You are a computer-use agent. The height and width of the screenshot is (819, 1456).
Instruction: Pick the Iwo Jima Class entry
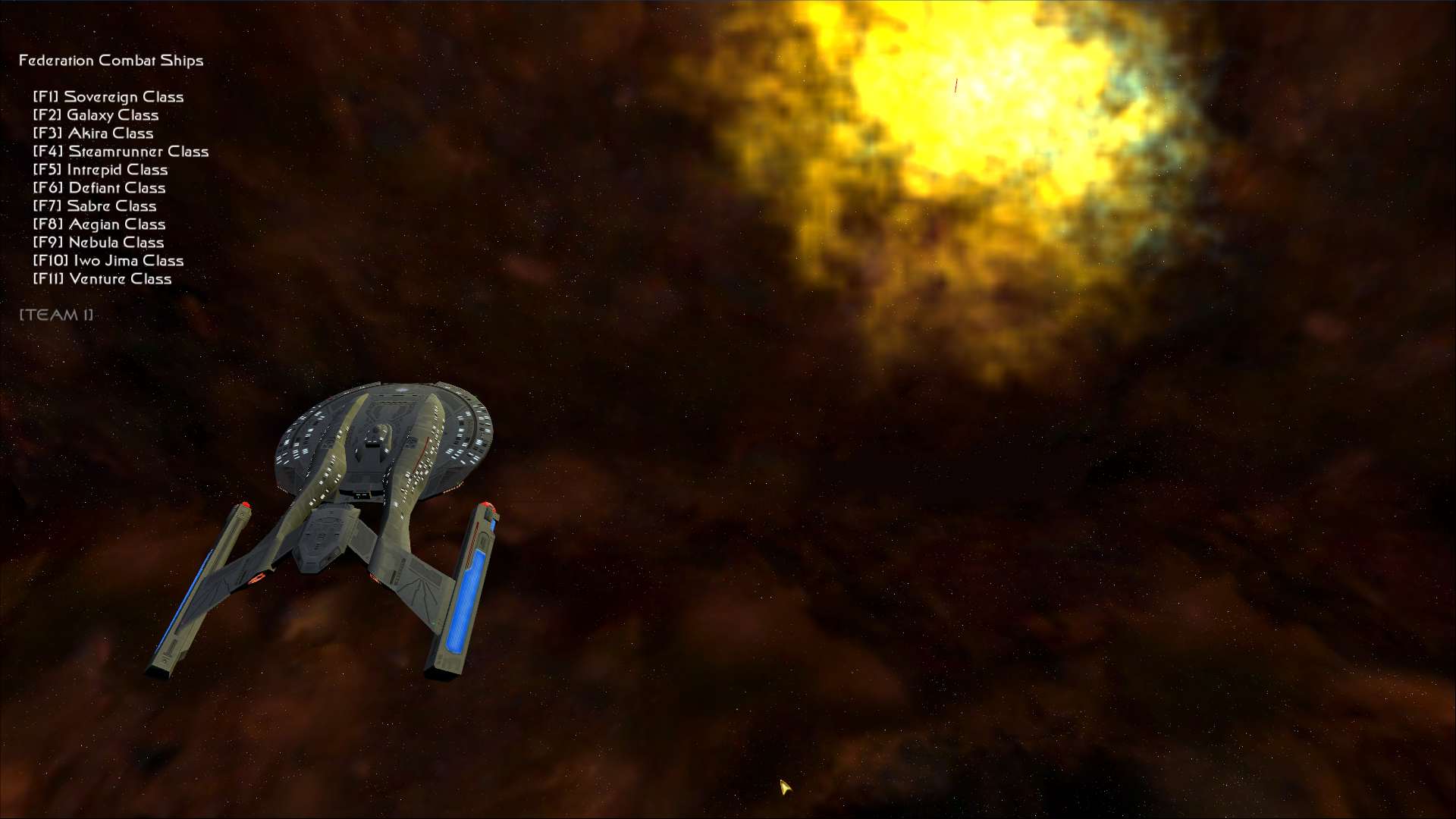coord(108,261)
